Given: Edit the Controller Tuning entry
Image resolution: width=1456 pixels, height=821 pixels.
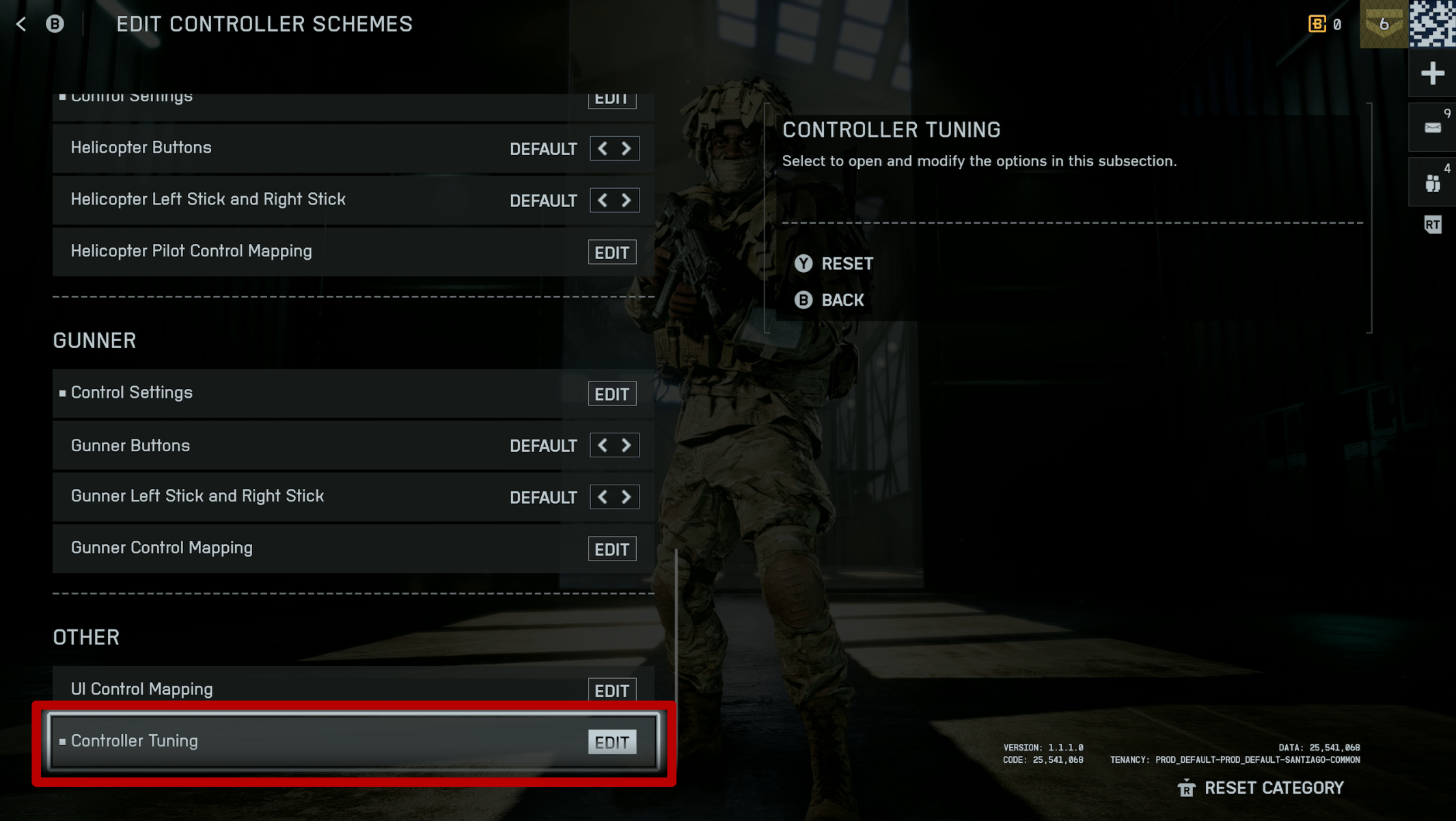Looking at the screenshot, I should click(612, 742).
